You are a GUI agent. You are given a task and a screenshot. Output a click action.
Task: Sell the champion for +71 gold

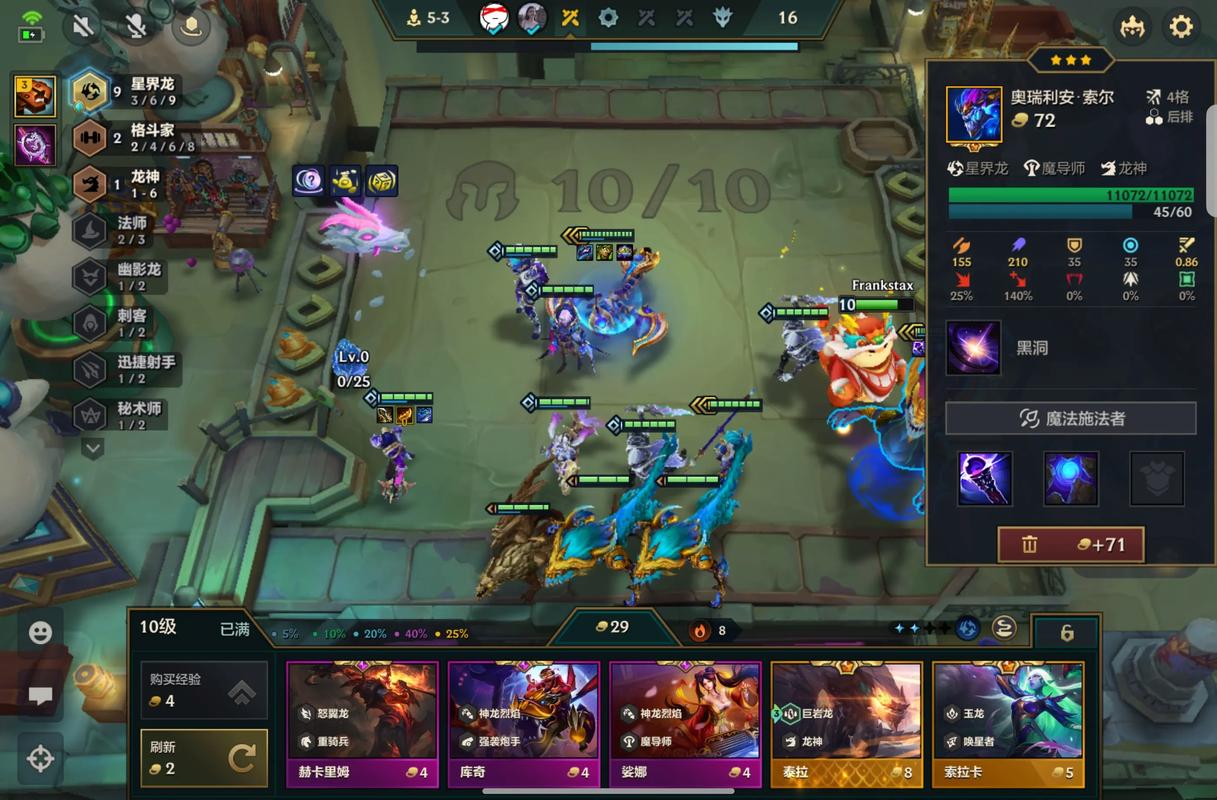(x=1071, y=545)
